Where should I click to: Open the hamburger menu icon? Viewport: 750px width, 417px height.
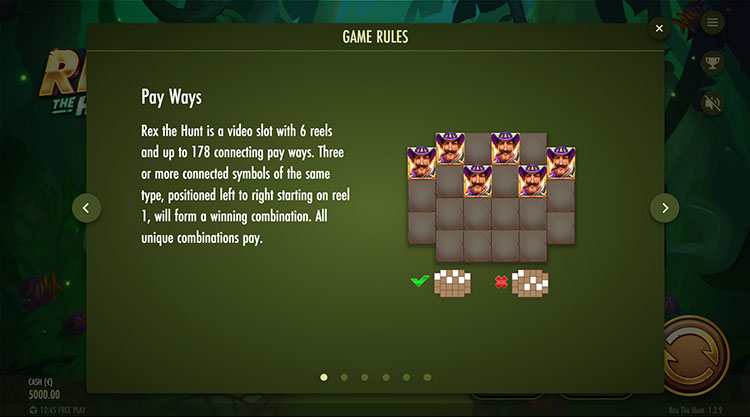[x=712, y=22]
